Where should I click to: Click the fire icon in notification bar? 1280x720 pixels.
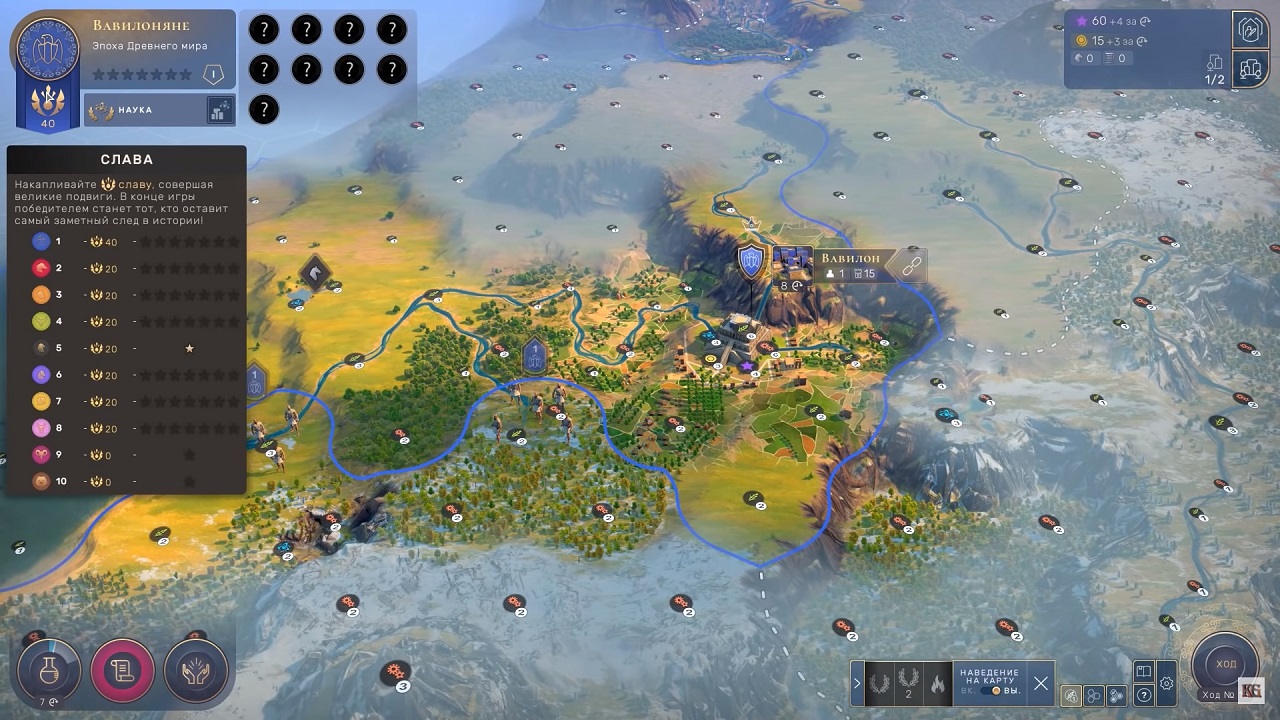click(x=936, y=684)
